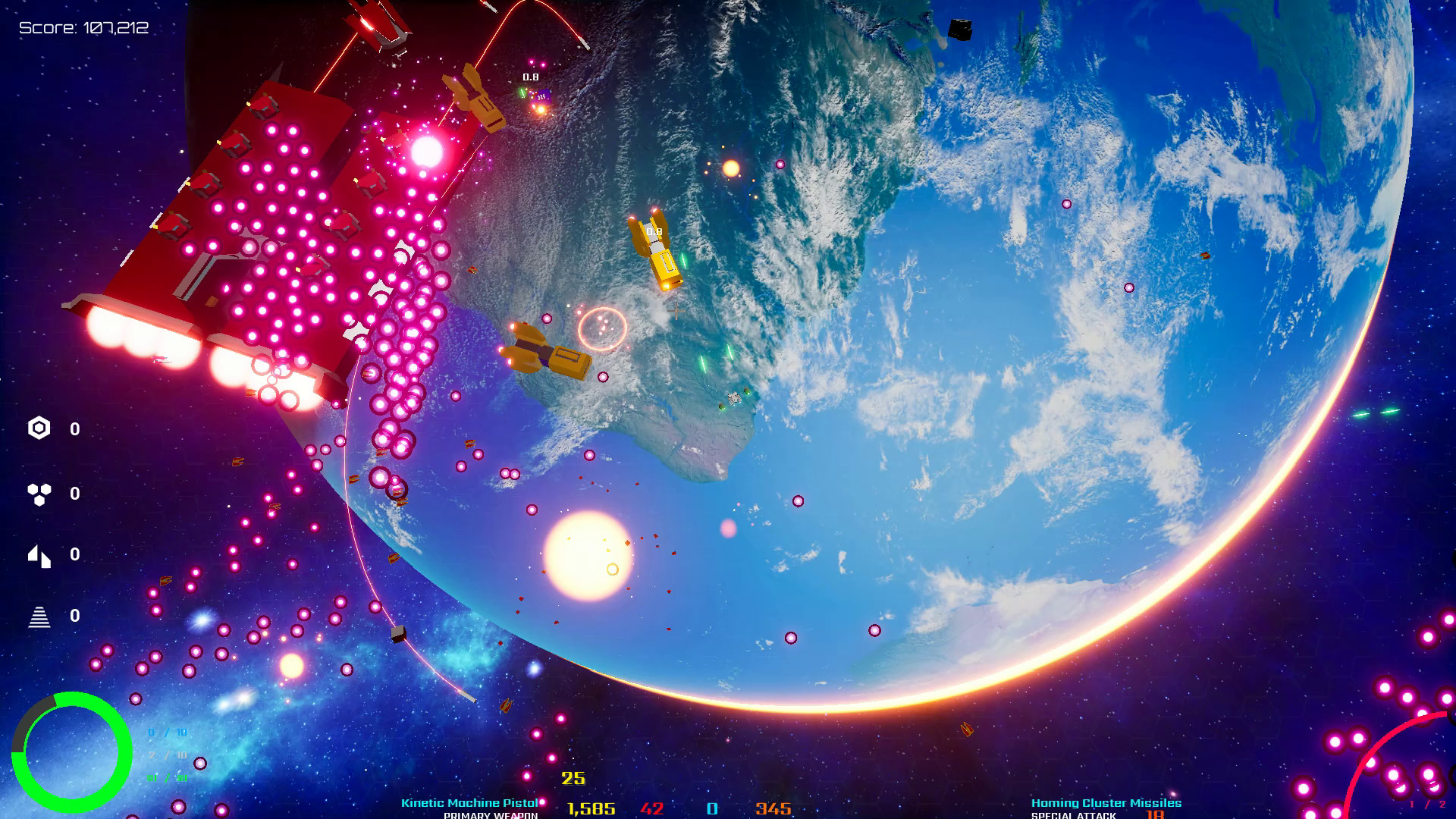This screenshot has height=819, width=1456.
Task: Select the hexagon resource counter icon
Action: coord(38,428)
